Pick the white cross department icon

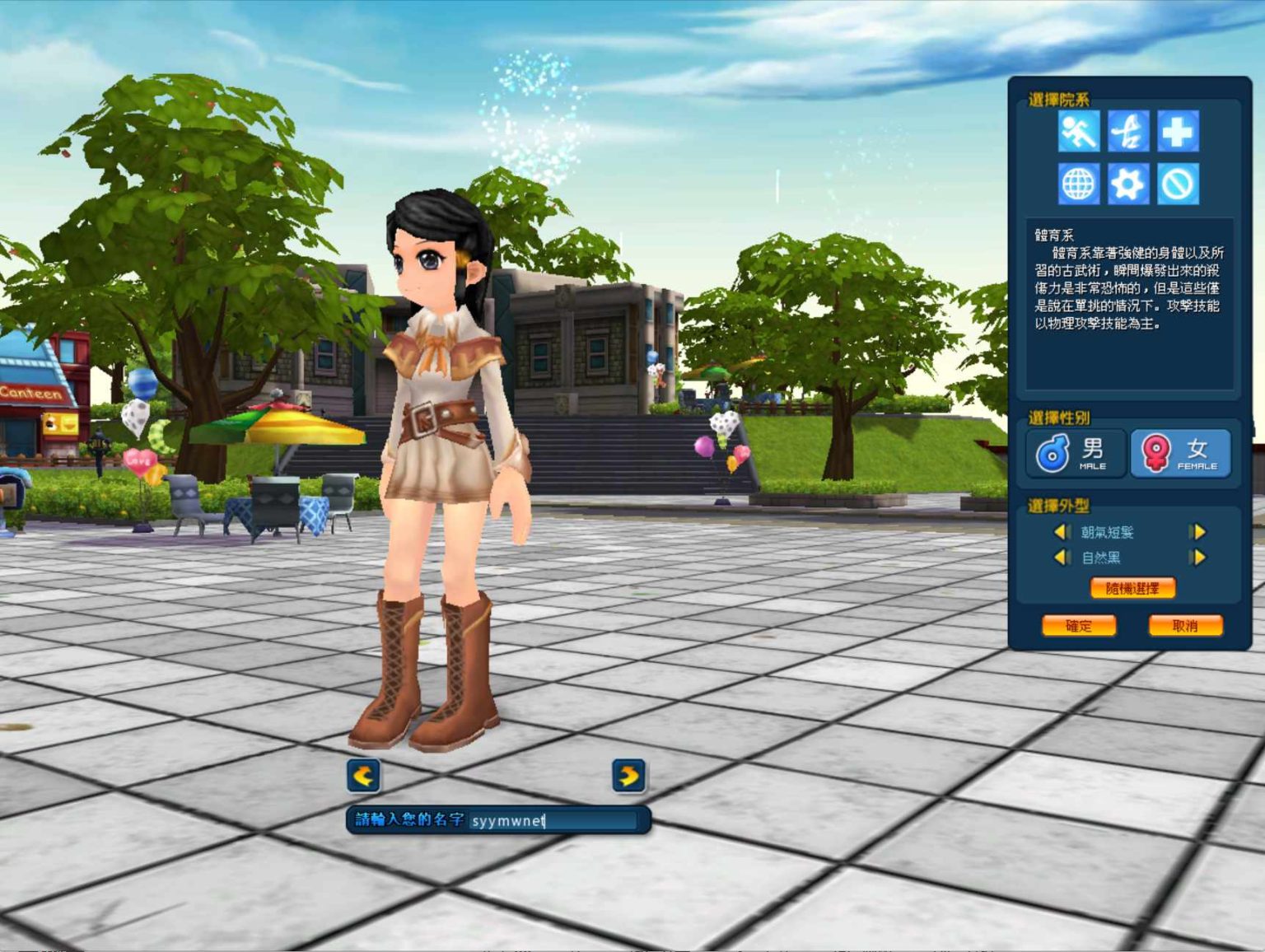tap(1178, 132)
